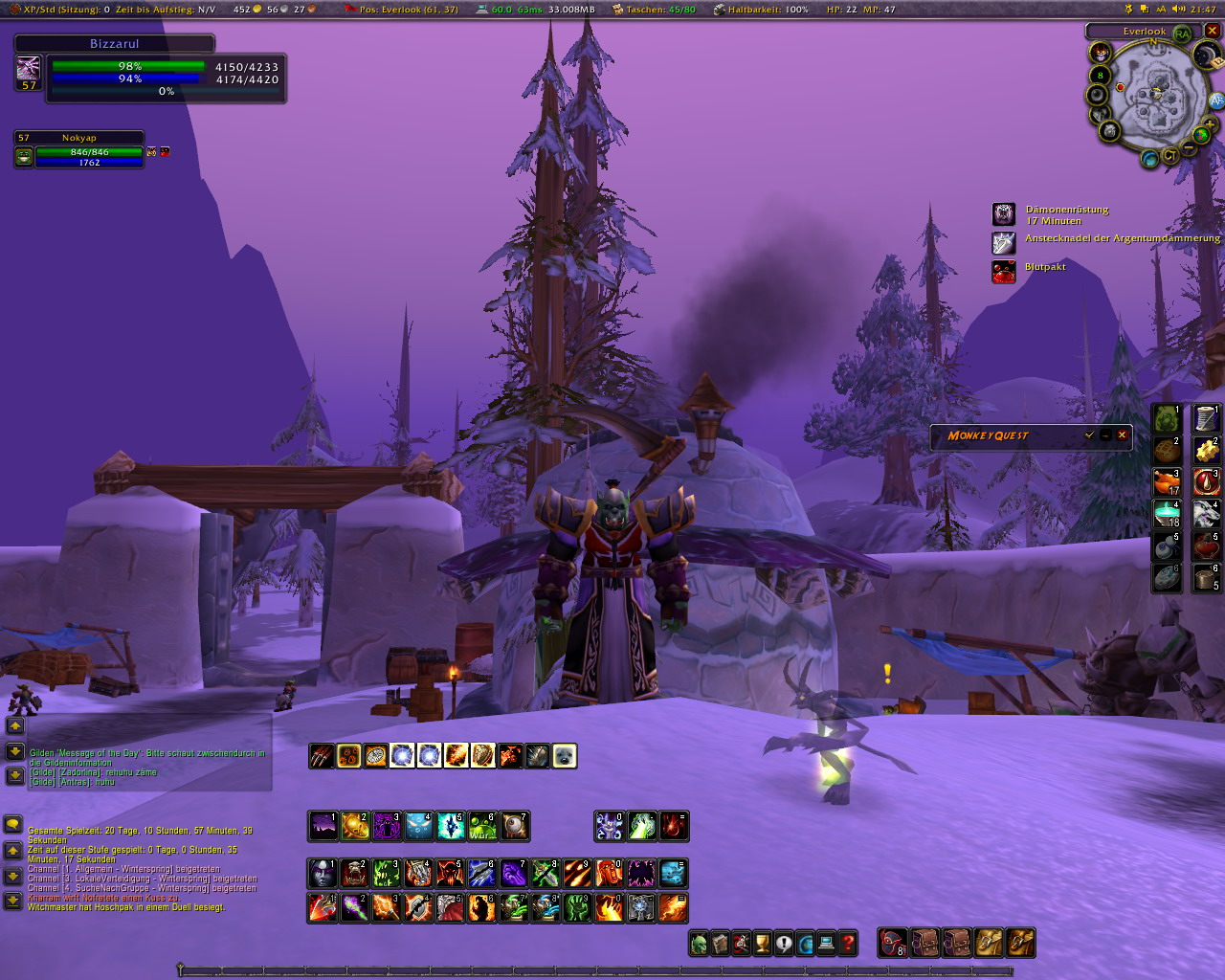
Task: Target the pet frame Nokyap
Action: click(79, 150)
